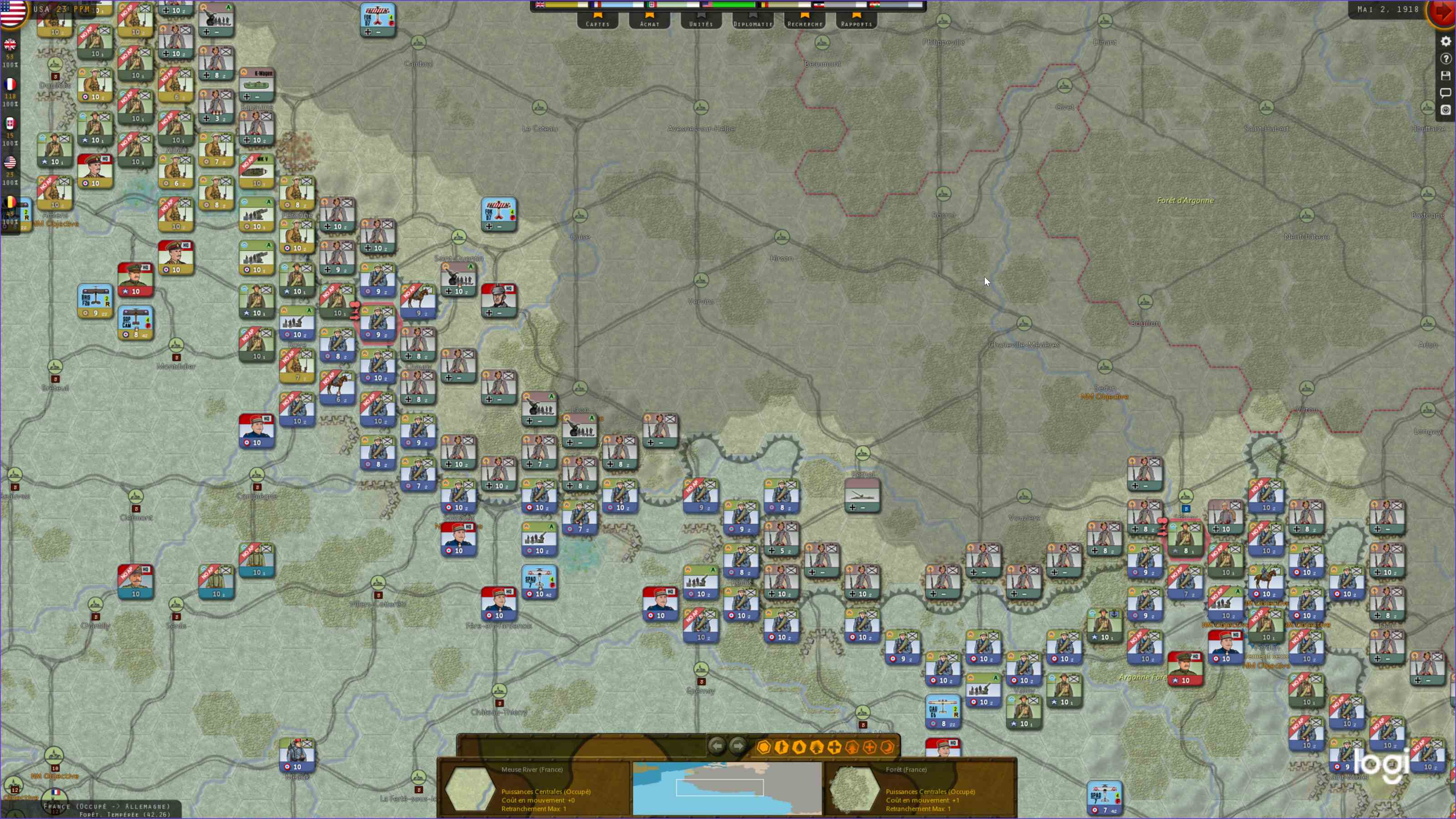Open the Recherche menu
1456x819 pixels.
[805, 24]
